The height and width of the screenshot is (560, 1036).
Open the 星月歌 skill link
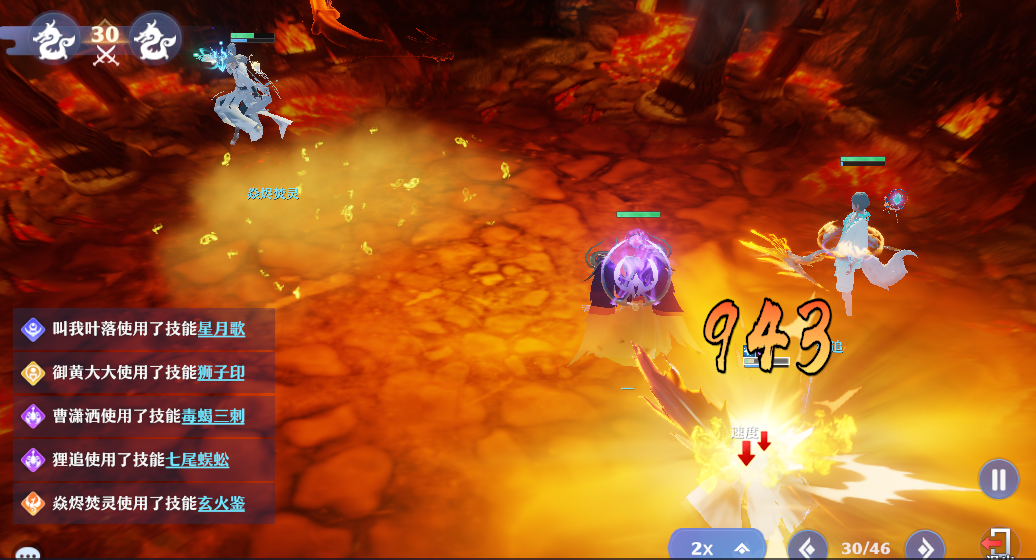point(221,328)
